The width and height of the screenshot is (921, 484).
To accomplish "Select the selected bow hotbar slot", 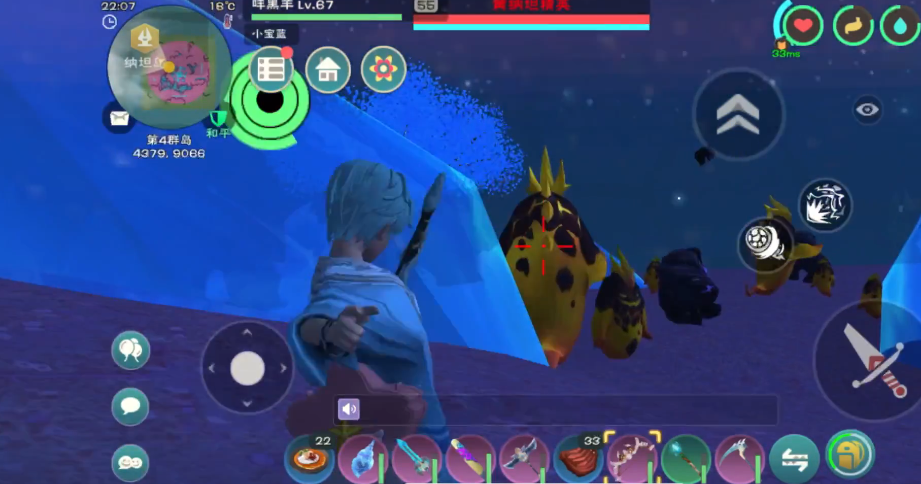I will tap(633, 458).
